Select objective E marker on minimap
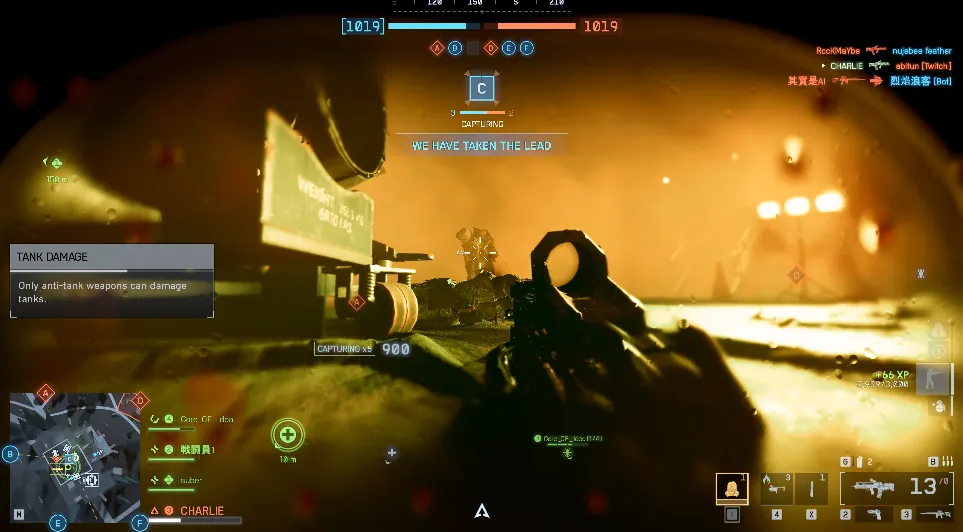This screenshot has width=963, height=532. [57, 522]
